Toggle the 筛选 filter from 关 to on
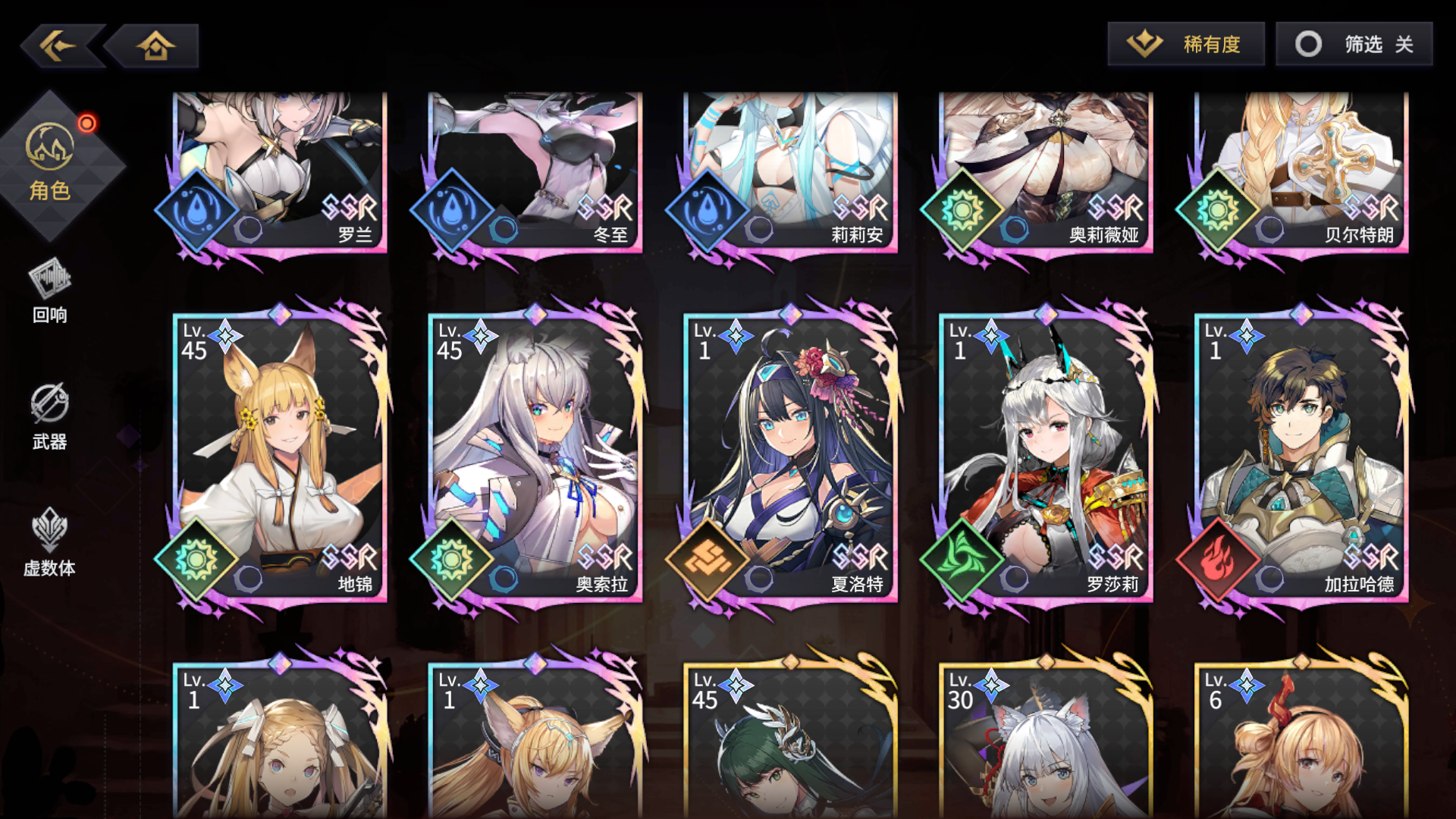This screenshot has height=819, width=1456. click(x=1354, y=44)
